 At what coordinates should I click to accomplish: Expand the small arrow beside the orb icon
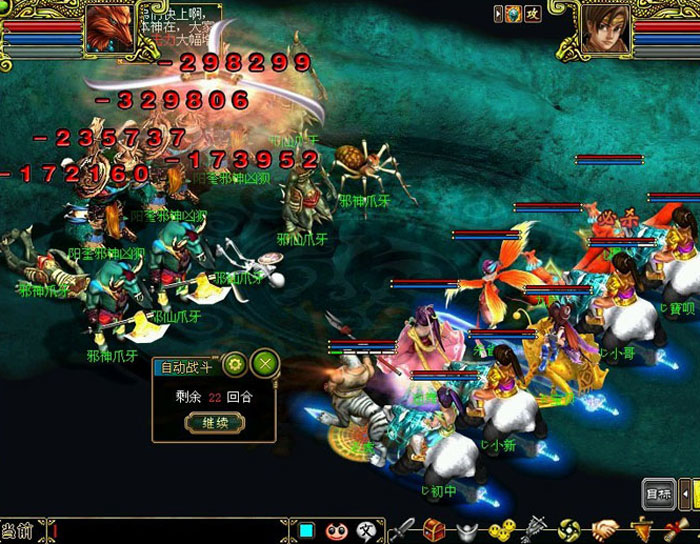click(x=499, y=13)
